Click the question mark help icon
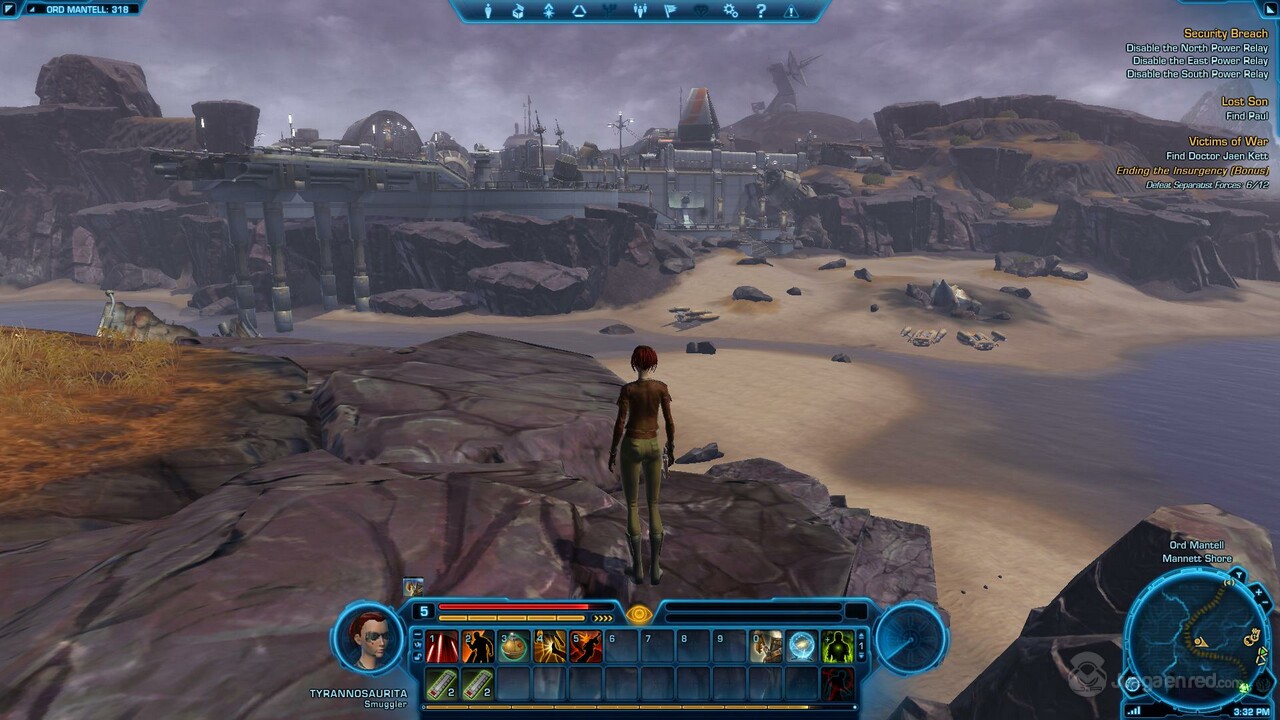This screenshot has width=1280, height=720. pos(761,11)
